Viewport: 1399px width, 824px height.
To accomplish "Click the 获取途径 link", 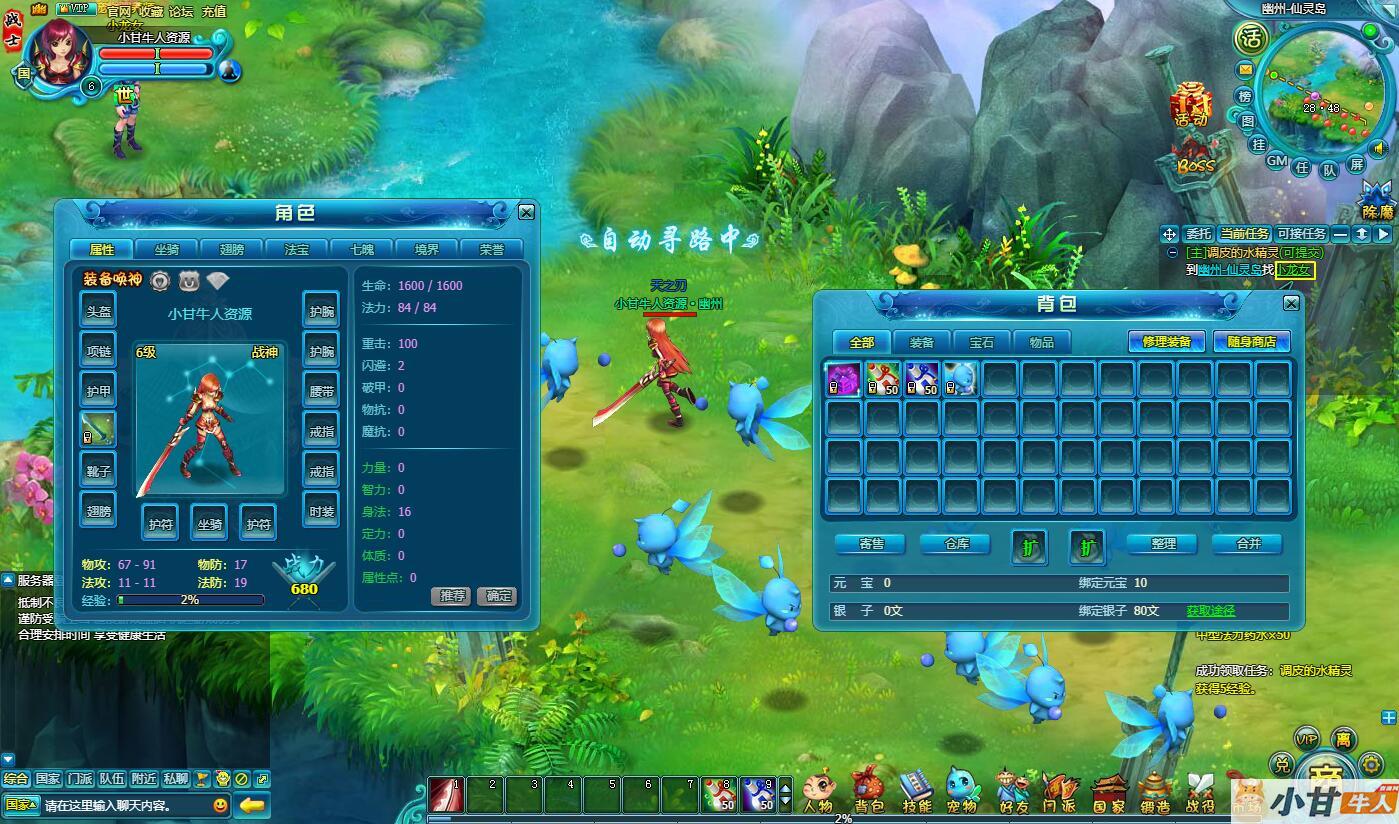I will [1210, 610].
